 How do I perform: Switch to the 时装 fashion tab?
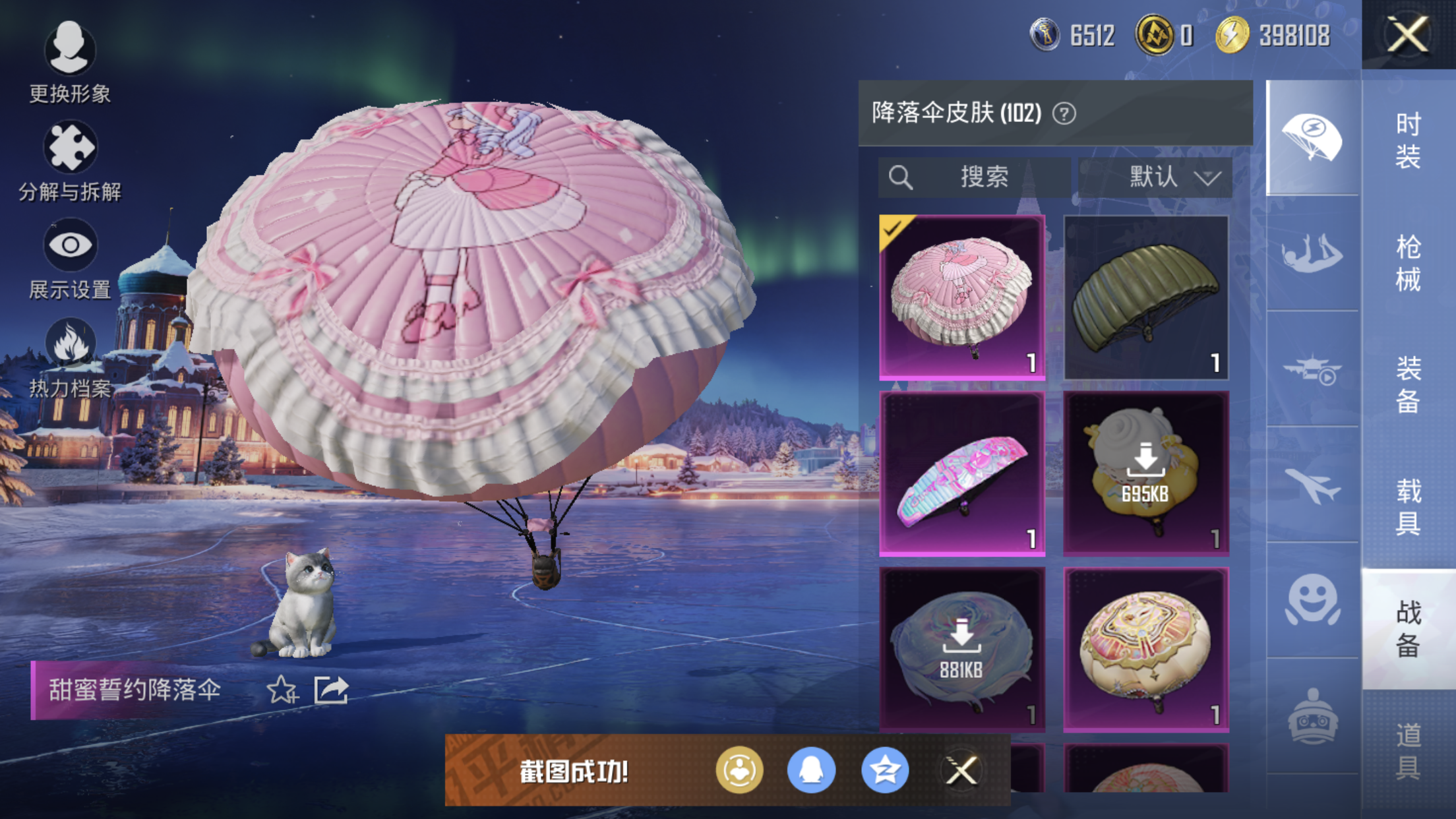coord(1408,140)
